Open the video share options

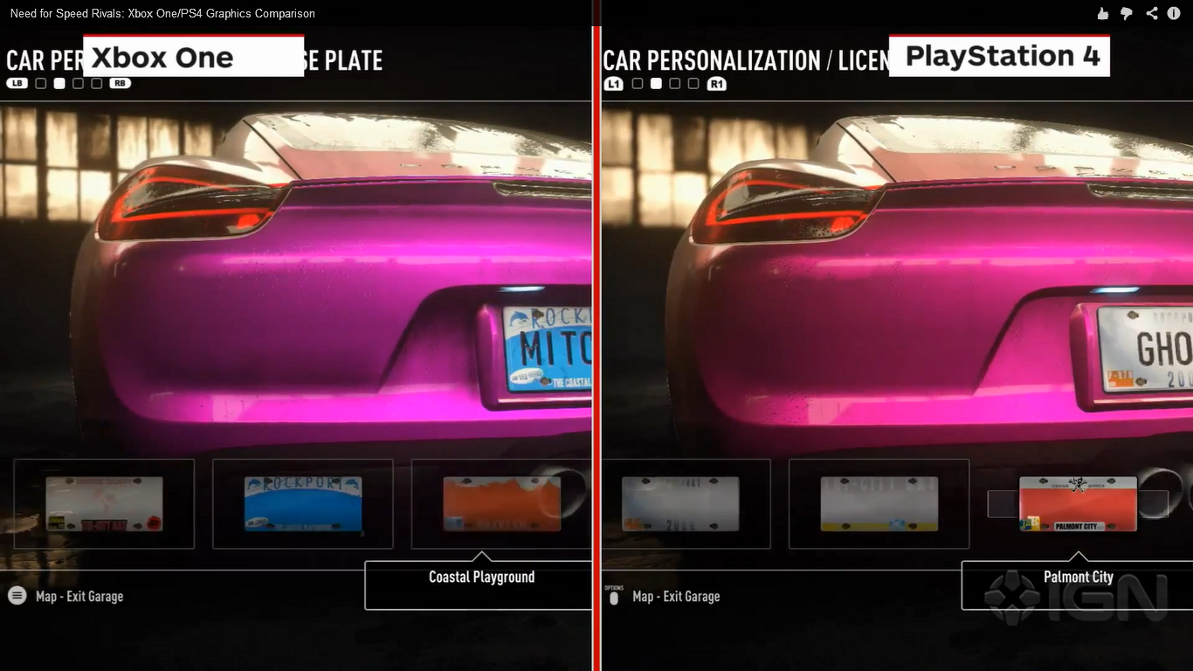1152,13
